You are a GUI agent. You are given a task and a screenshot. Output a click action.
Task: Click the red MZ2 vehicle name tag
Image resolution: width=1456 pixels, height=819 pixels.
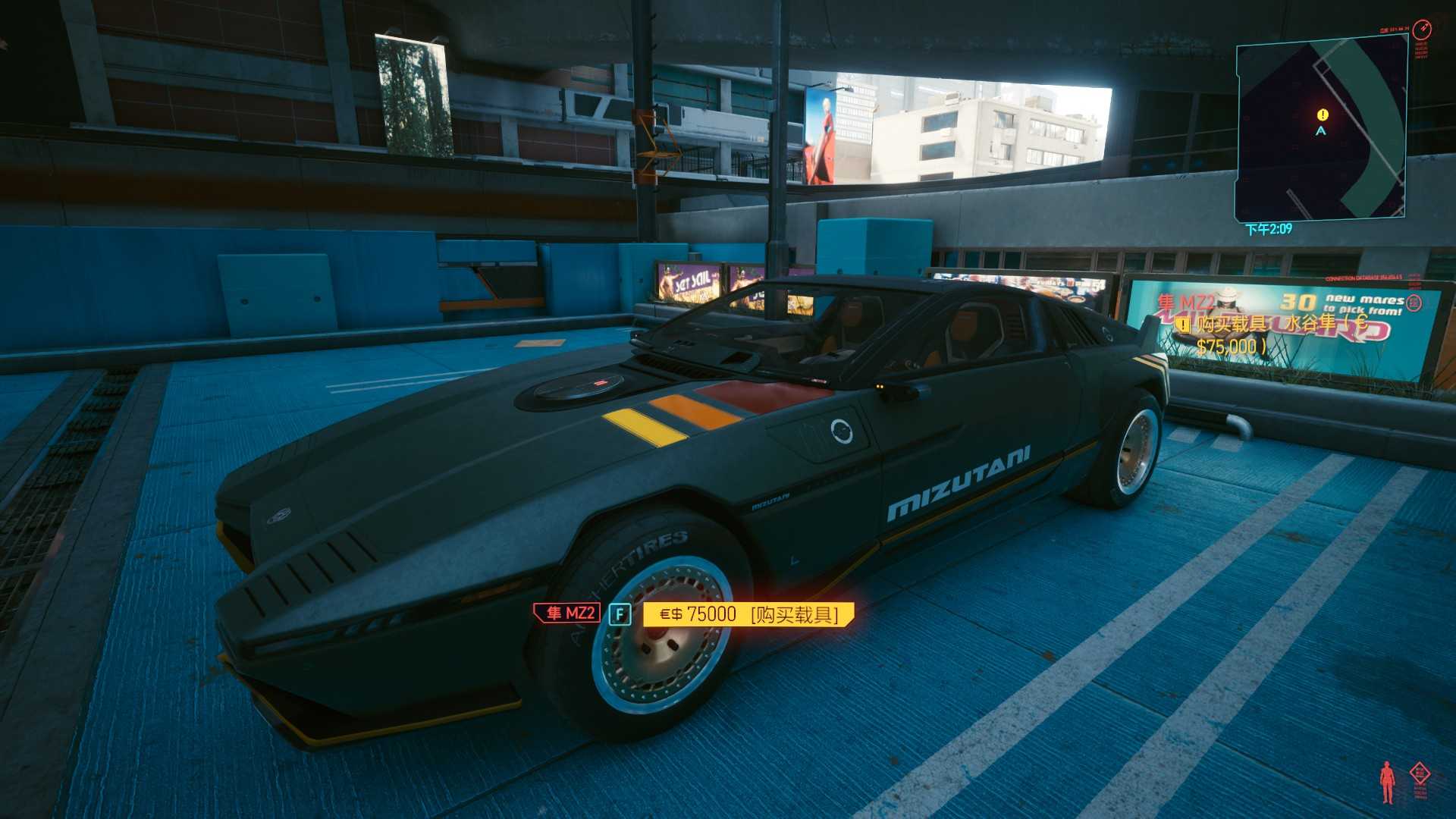coord(567,613)
